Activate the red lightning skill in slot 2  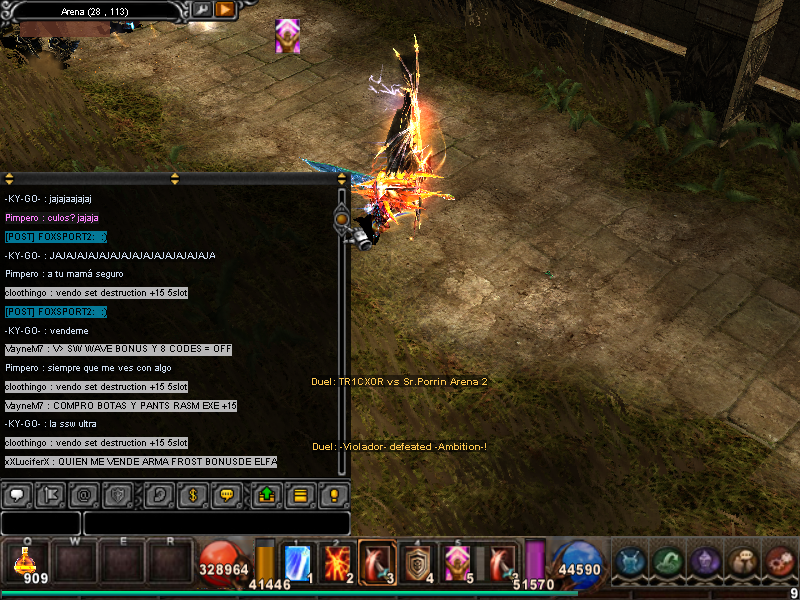pos(337,562)
